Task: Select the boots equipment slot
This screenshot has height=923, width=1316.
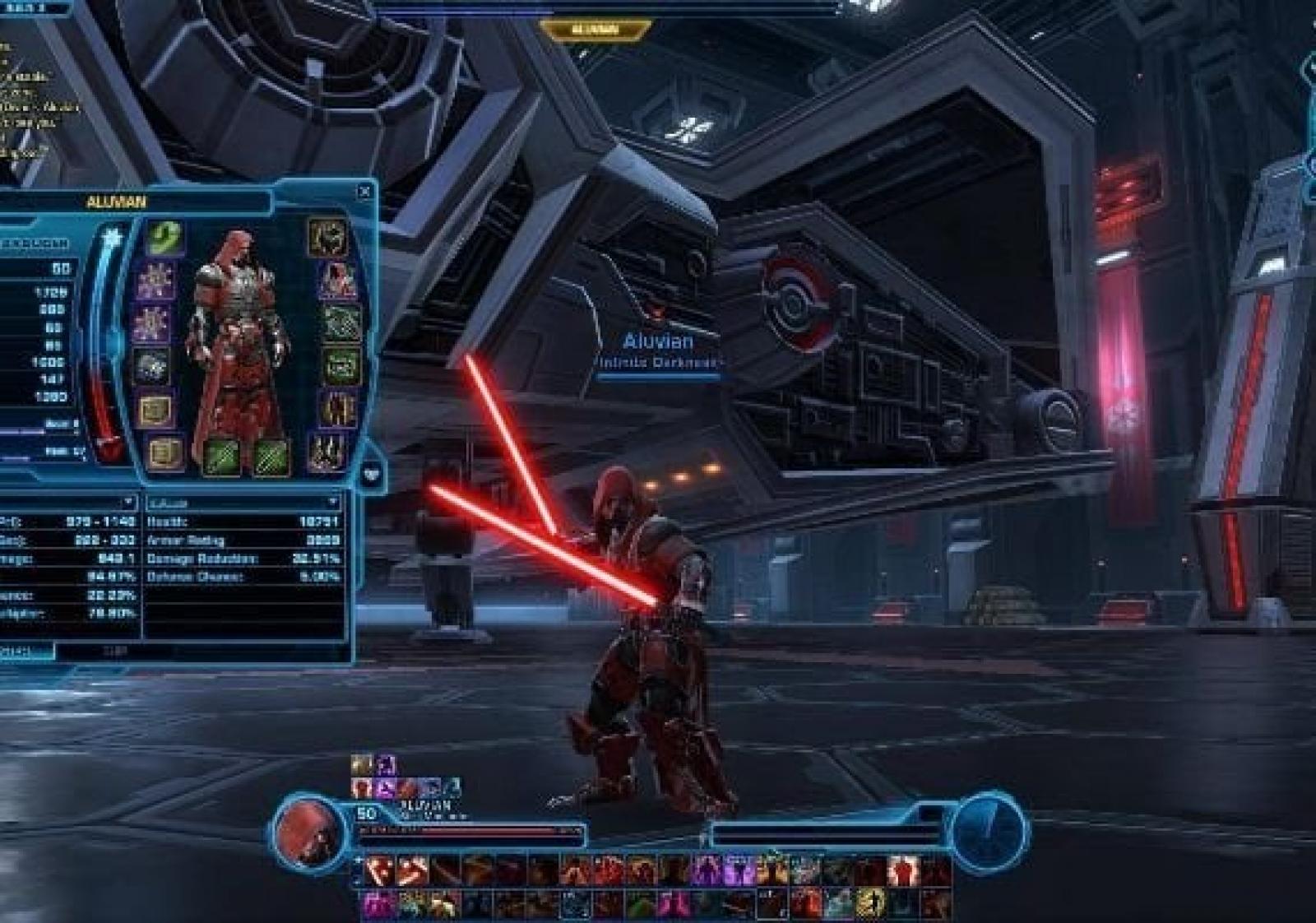Action: [x=326, y=452]
